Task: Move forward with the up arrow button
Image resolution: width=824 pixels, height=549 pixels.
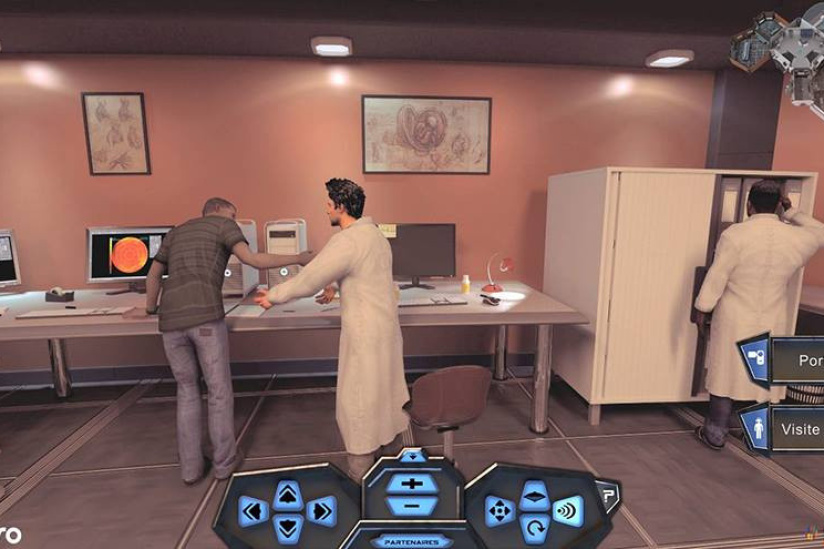Action: pyautogui.click(x=287, y=493)
